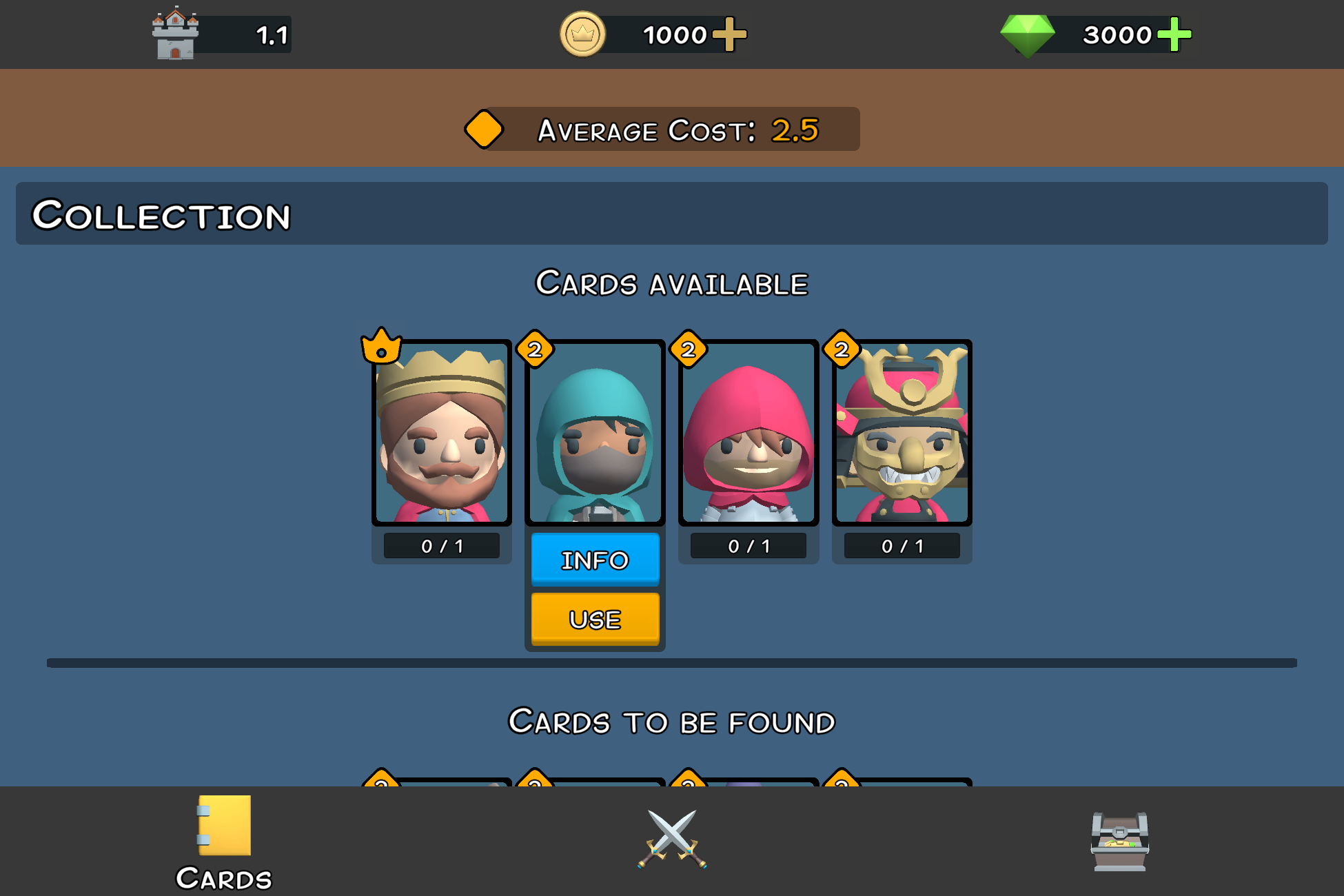Buy more green gems with the plus
The width and height of the screenshot is (1344, 896).
point(1174,34)
